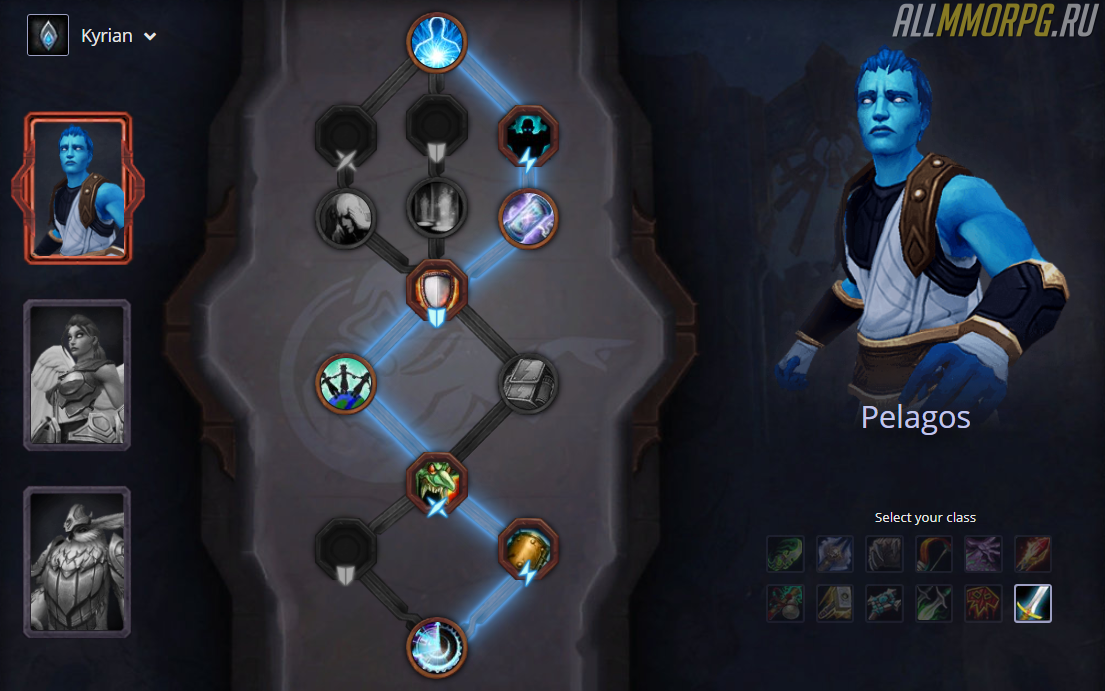Select the Druid class claw icon

pyautogui.click(x=884, y=553)
